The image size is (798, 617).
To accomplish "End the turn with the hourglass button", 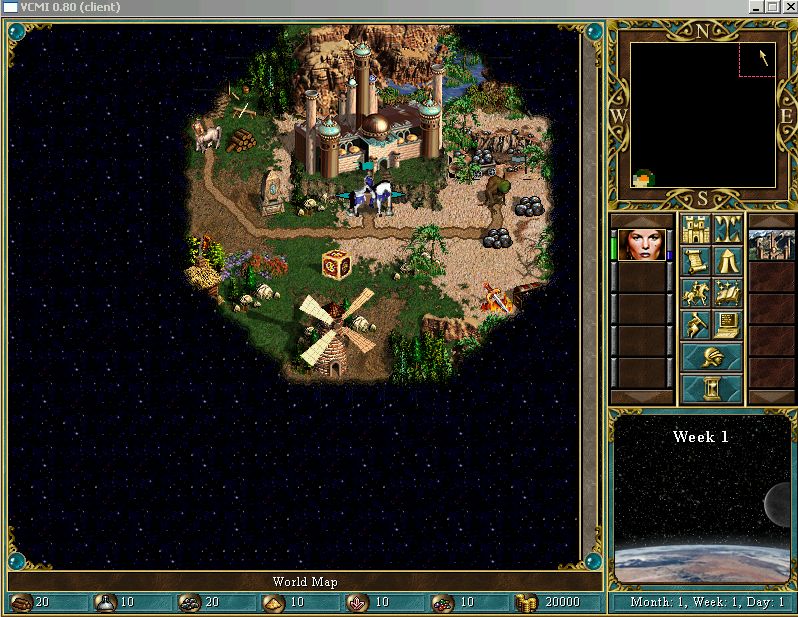I will pyautogui.click(x=712, y=387).
